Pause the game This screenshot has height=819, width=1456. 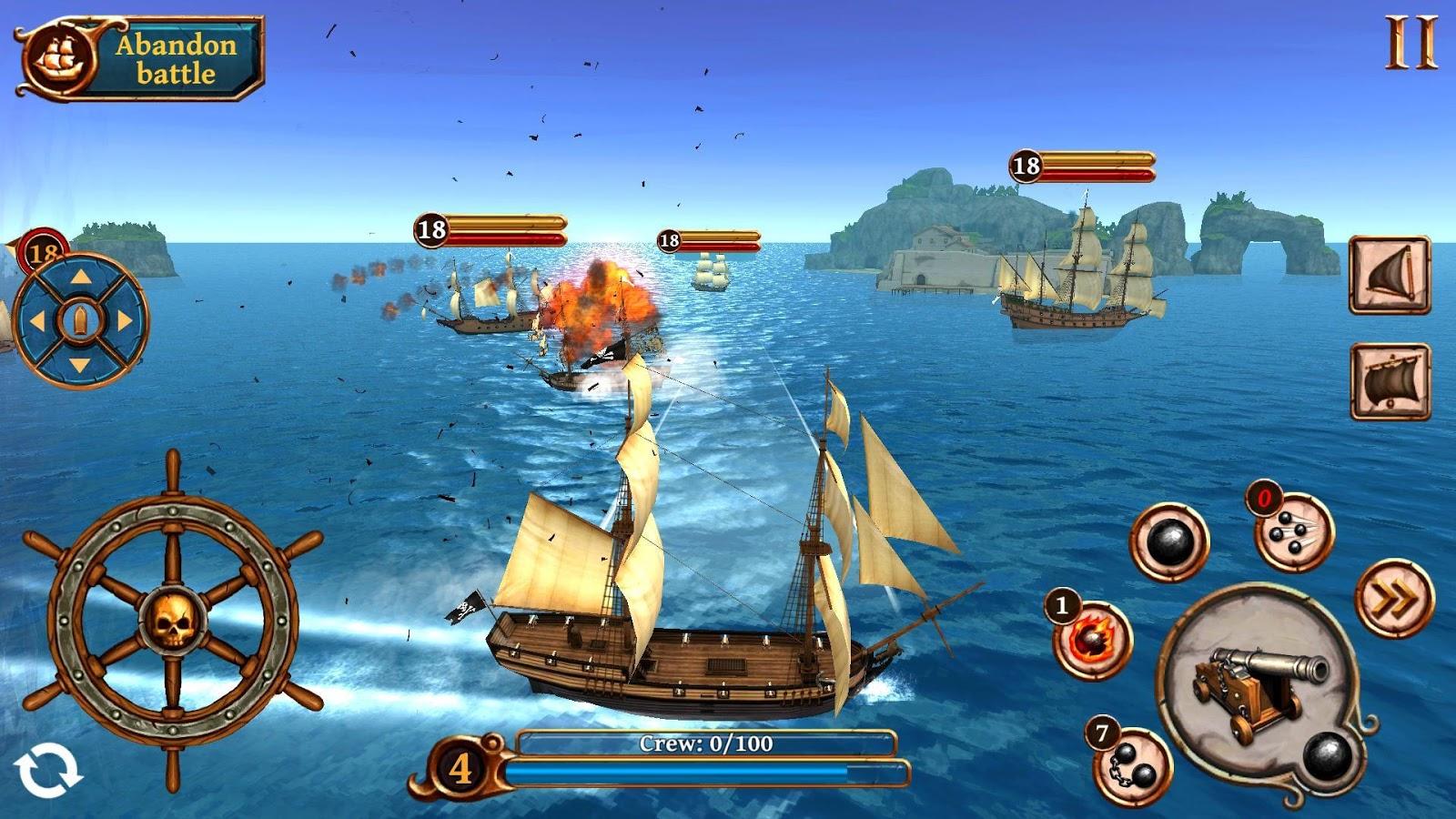[x=1410, y=43]
